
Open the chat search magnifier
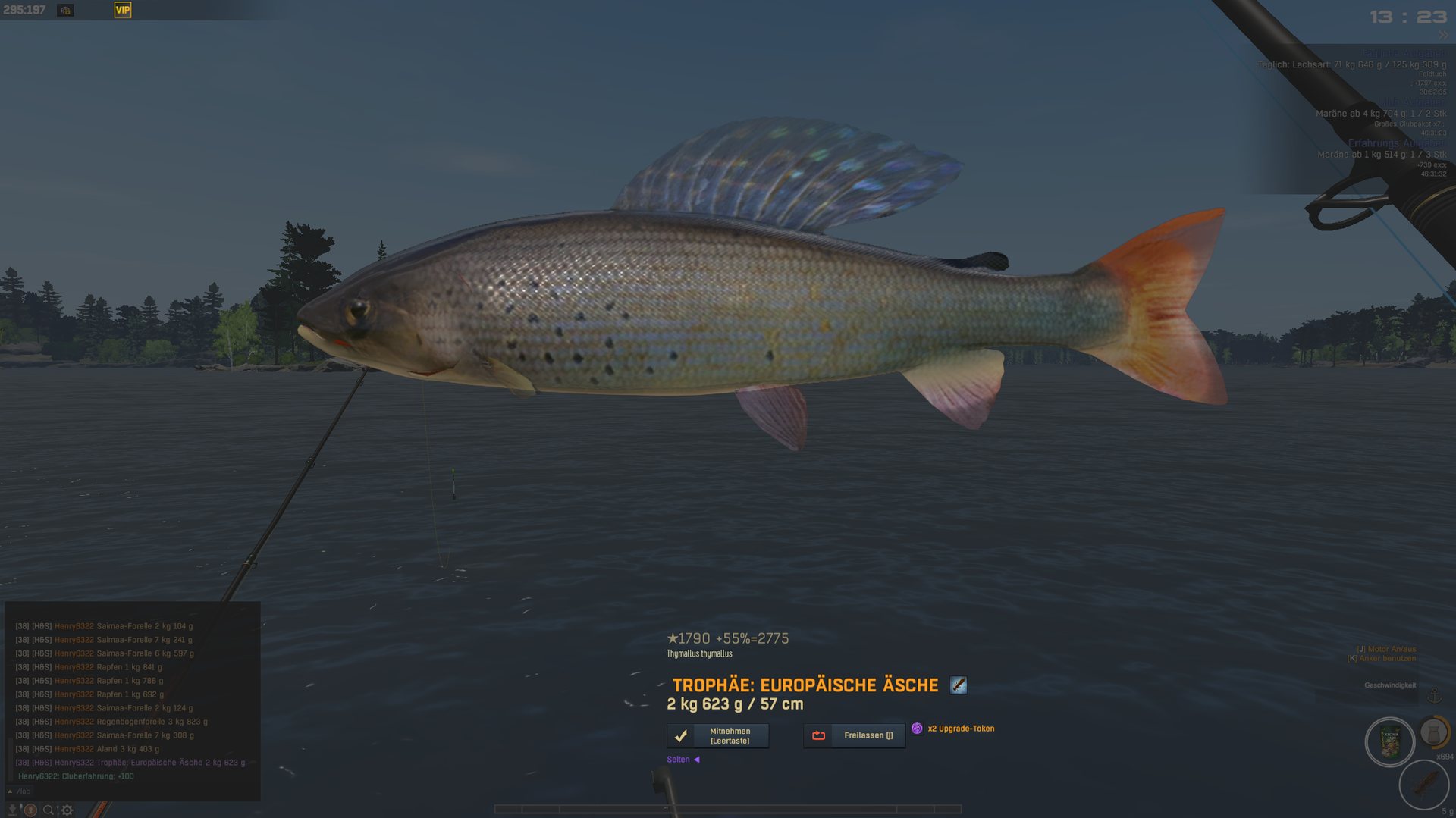49,810
